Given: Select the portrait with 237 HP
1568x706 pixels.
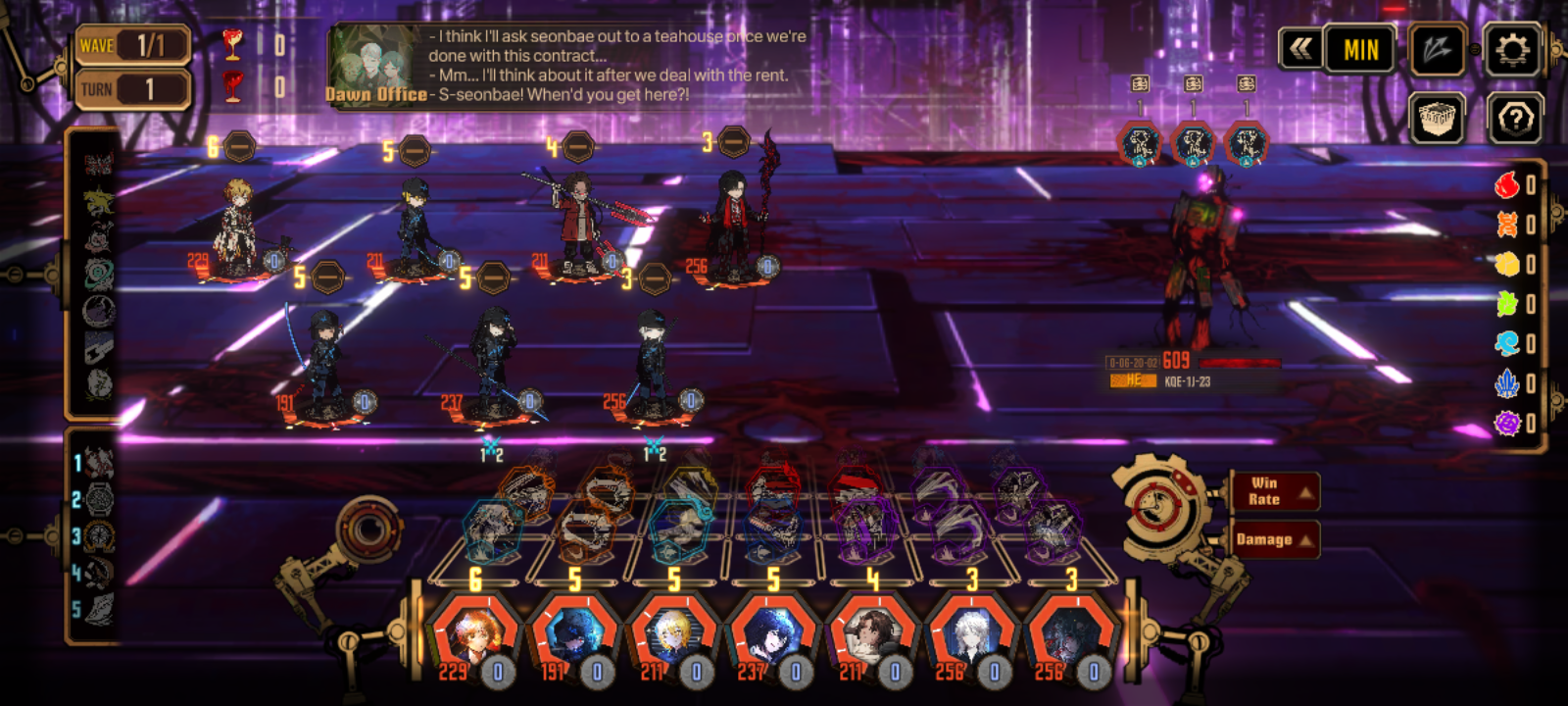Looking at the screenshot, I should (771, 637).
